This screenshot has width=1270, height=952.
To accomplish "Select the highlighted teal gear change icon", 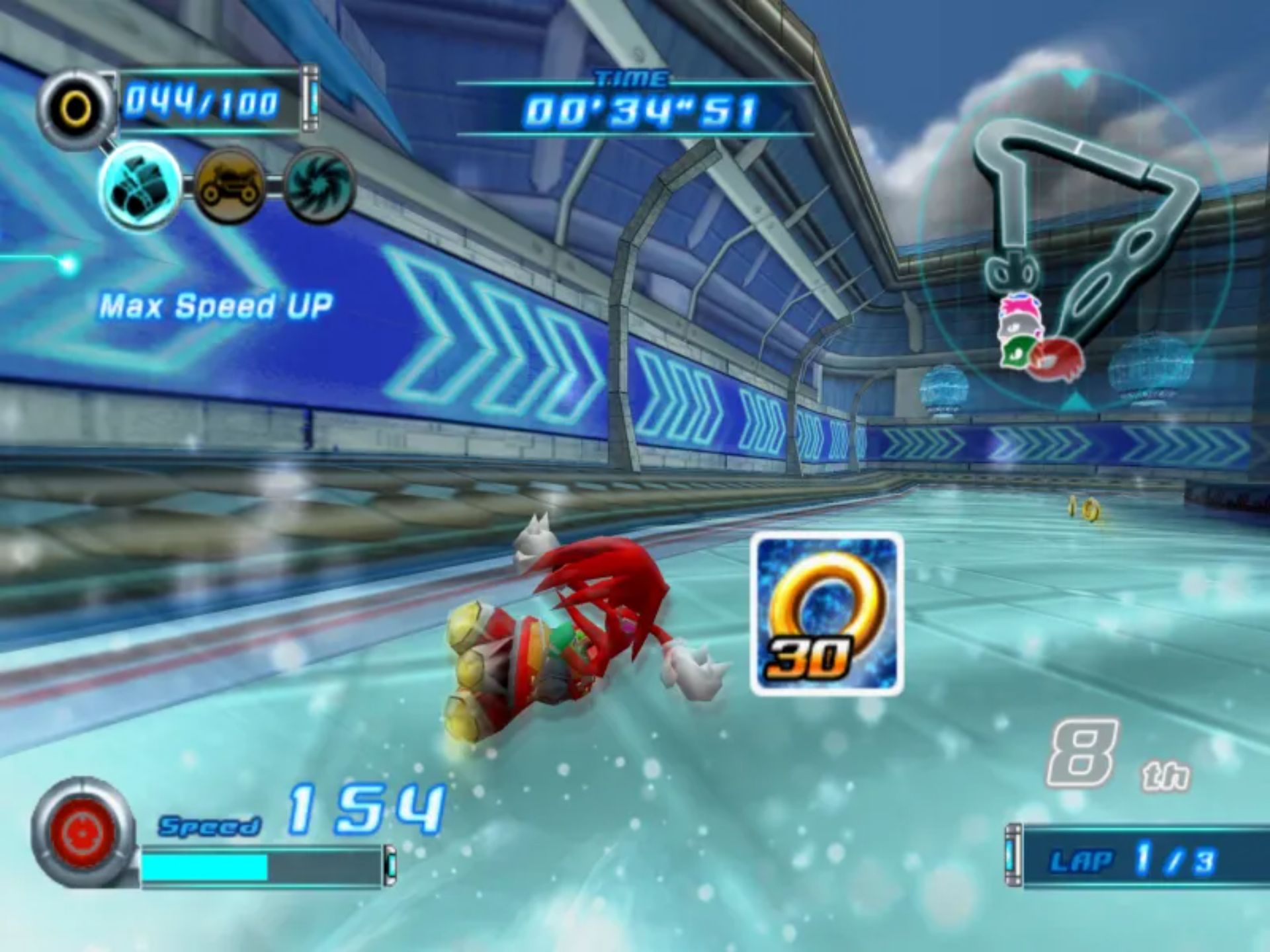I will [141, 184].
